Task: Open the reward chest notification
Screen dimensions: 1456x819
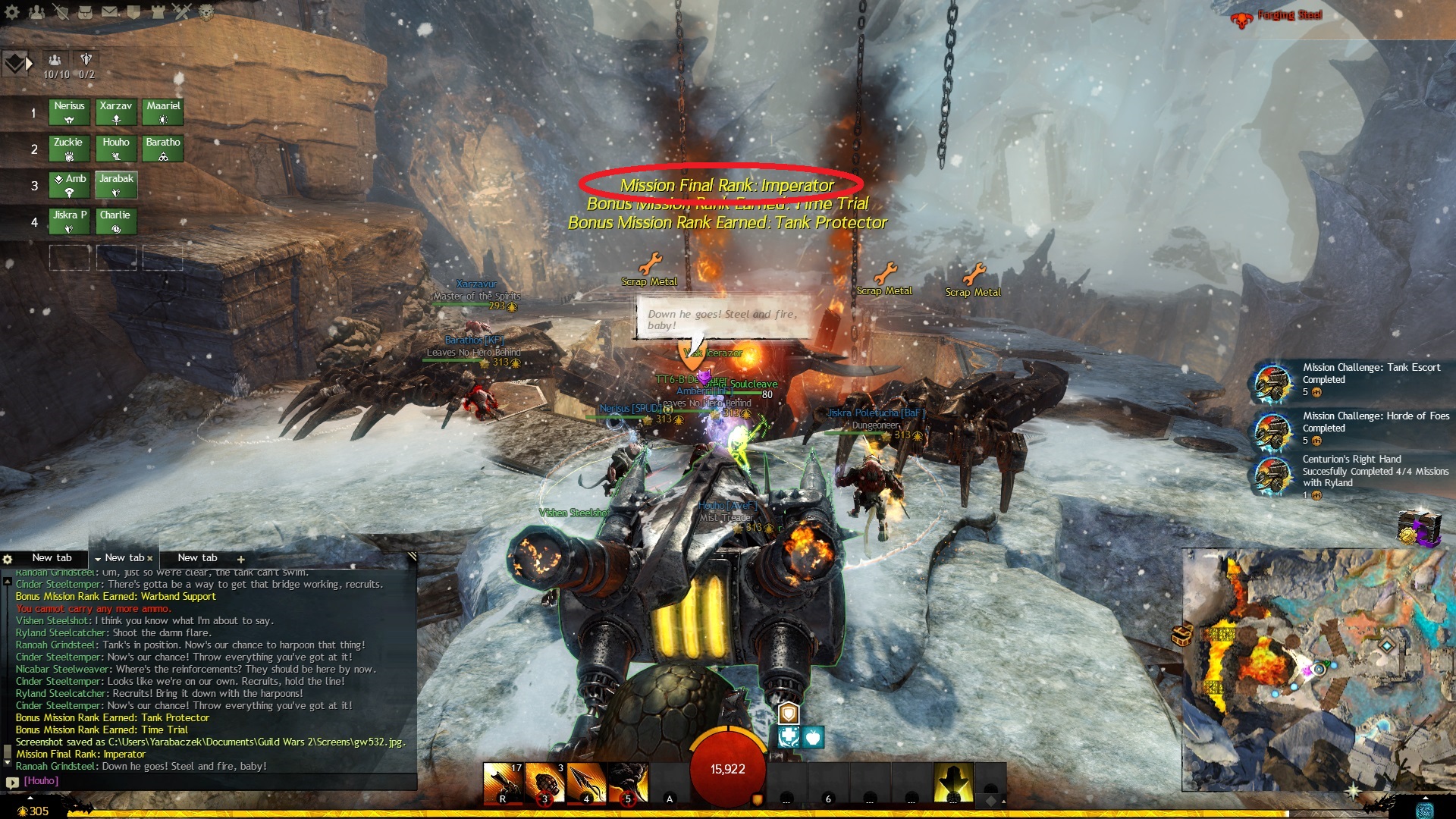Action: point(1418,528)
